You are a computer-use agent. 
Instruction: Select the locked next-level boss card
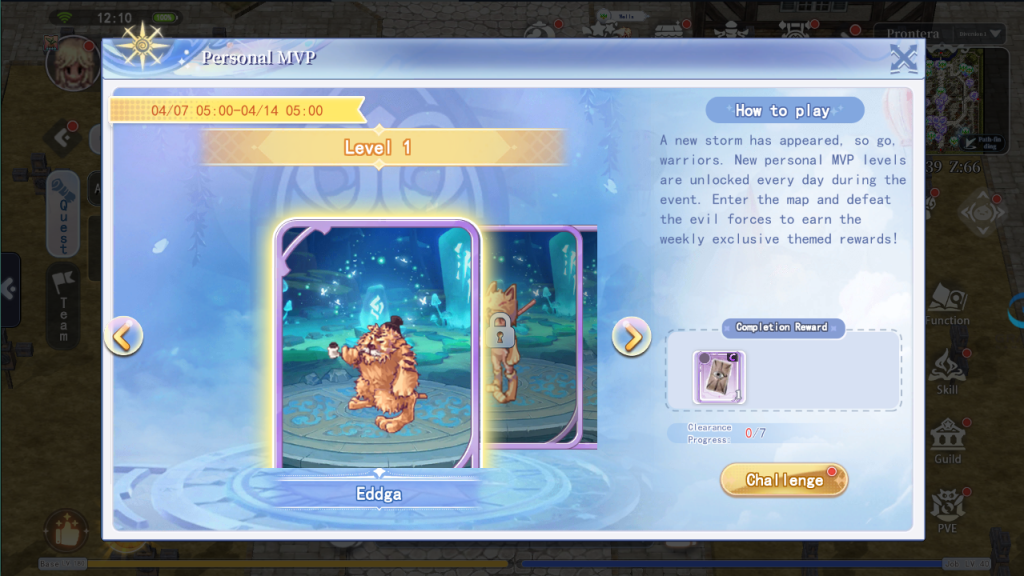click(x=540, y=337)
